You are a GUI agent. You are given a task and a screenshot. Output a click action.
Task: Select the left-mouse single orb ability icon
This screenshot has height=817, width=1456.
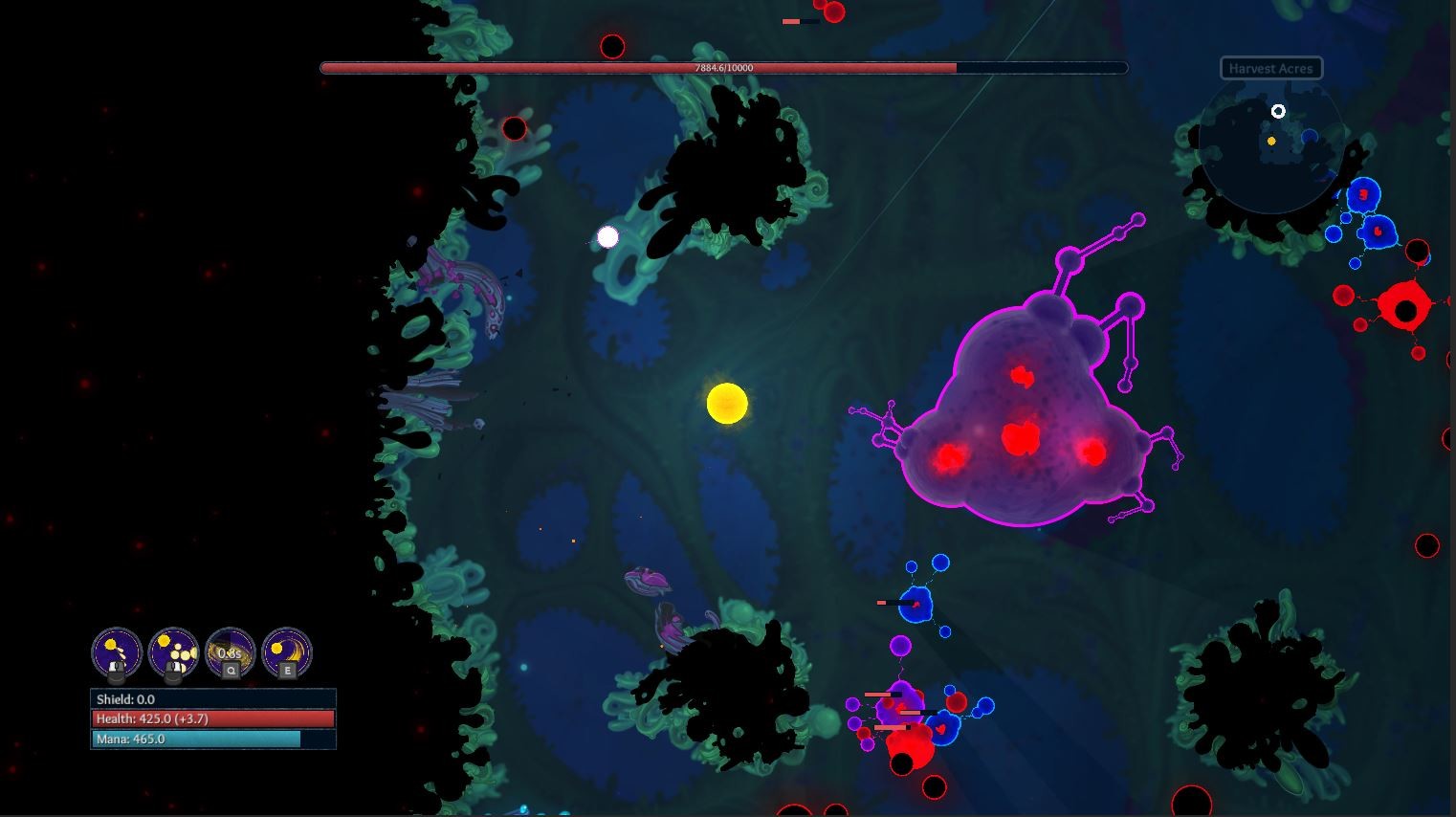pyautogui.click(x=117, y=652)
